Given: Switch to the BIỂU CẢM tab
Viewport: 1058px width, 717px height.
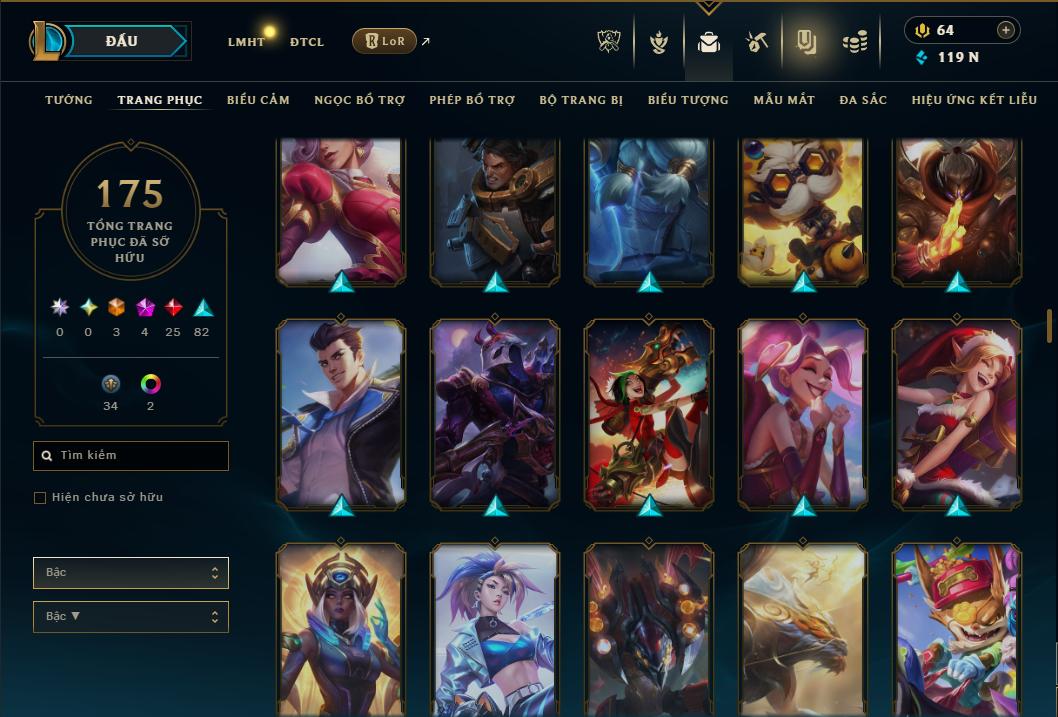Looking at the screenshot, I should point(258,100).
